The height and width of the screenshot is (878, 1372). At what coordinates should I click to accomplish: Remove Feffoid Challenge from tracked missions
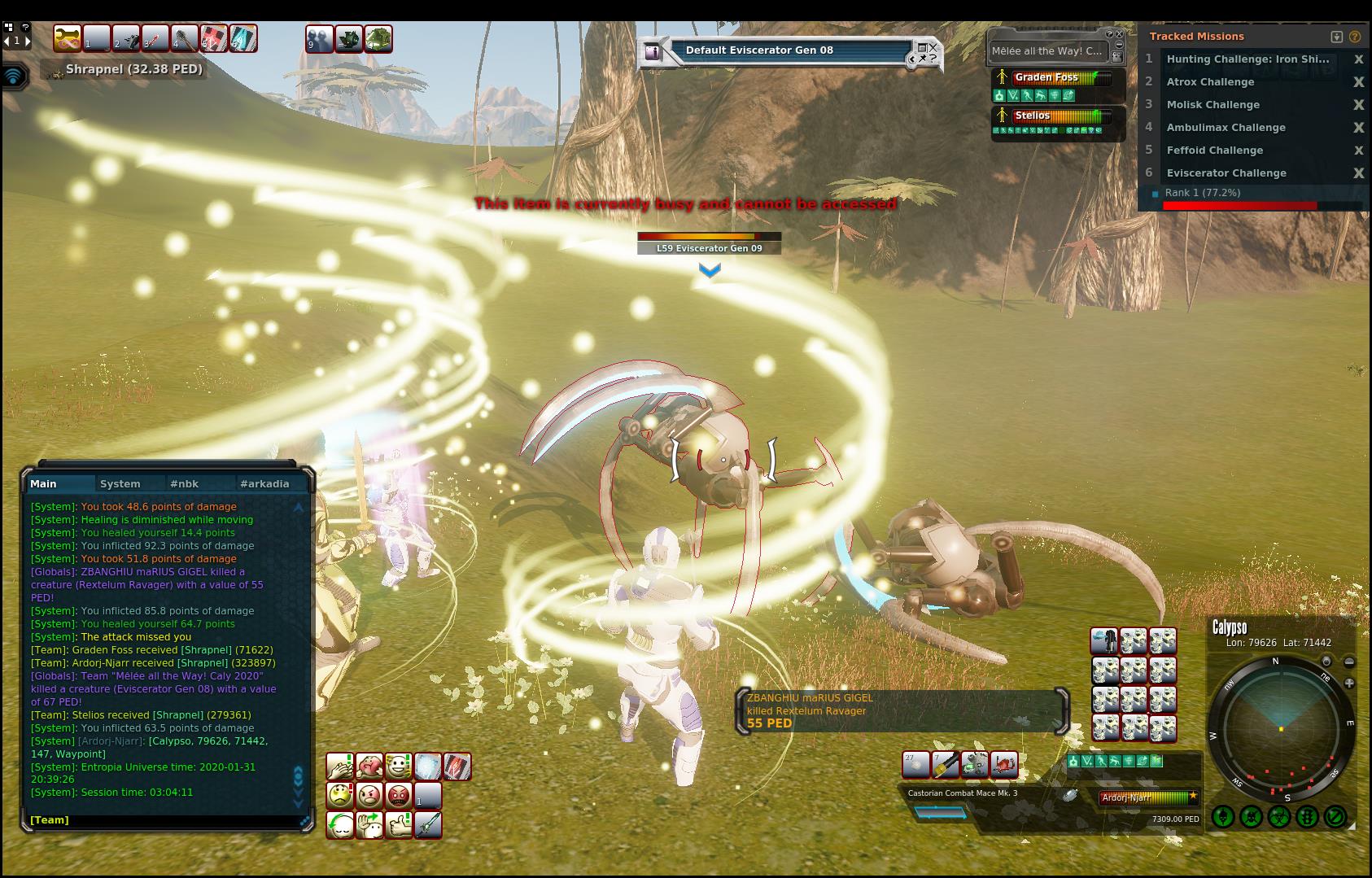pos(1358,151)
